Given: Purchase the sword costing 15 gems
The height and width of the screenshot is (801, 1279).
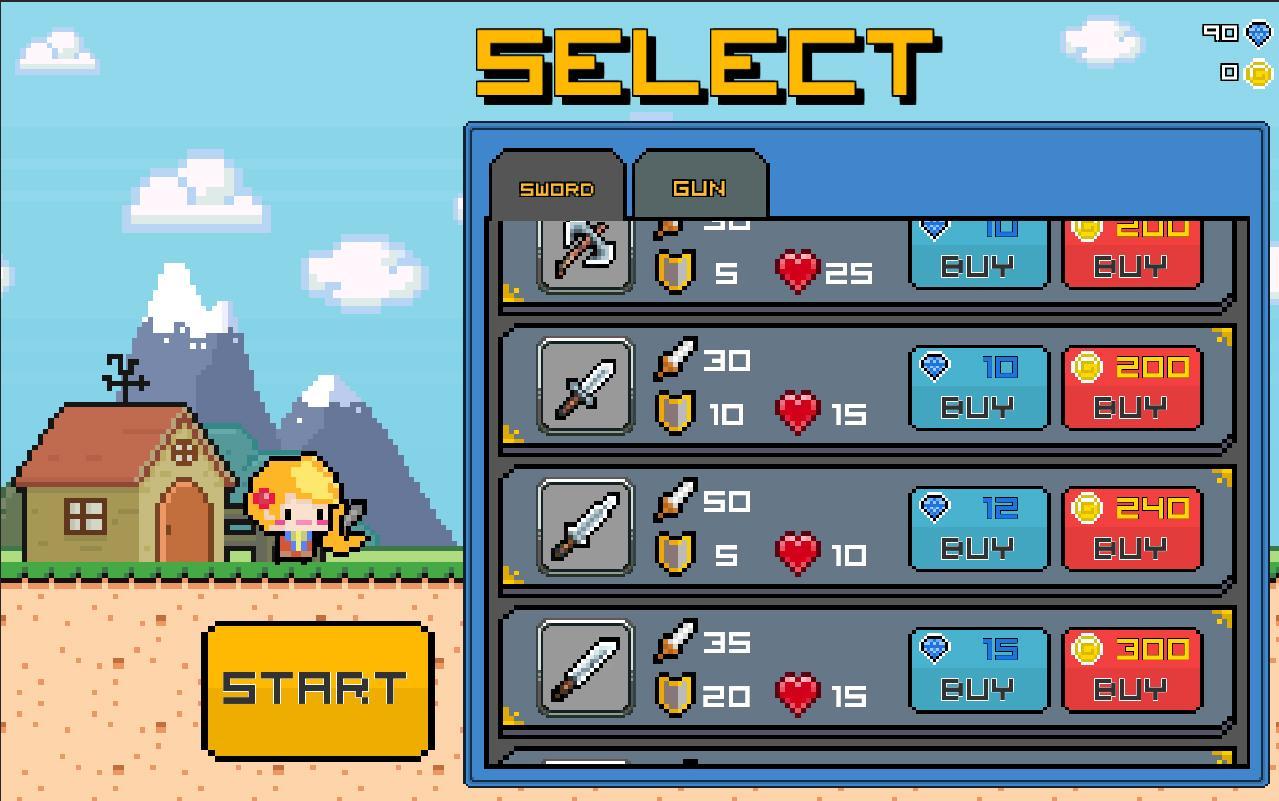Looking at the screenshot, I should [978, 671].
